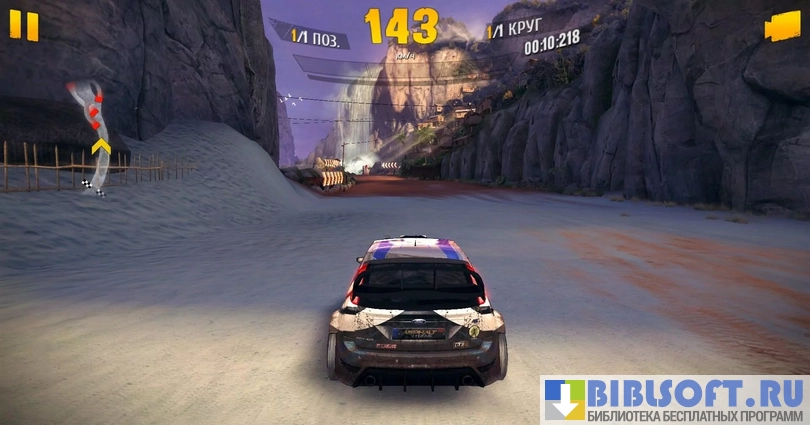Pause the race with the pause button
Viewport: 810px width, 425px height.
coord(24,26)
